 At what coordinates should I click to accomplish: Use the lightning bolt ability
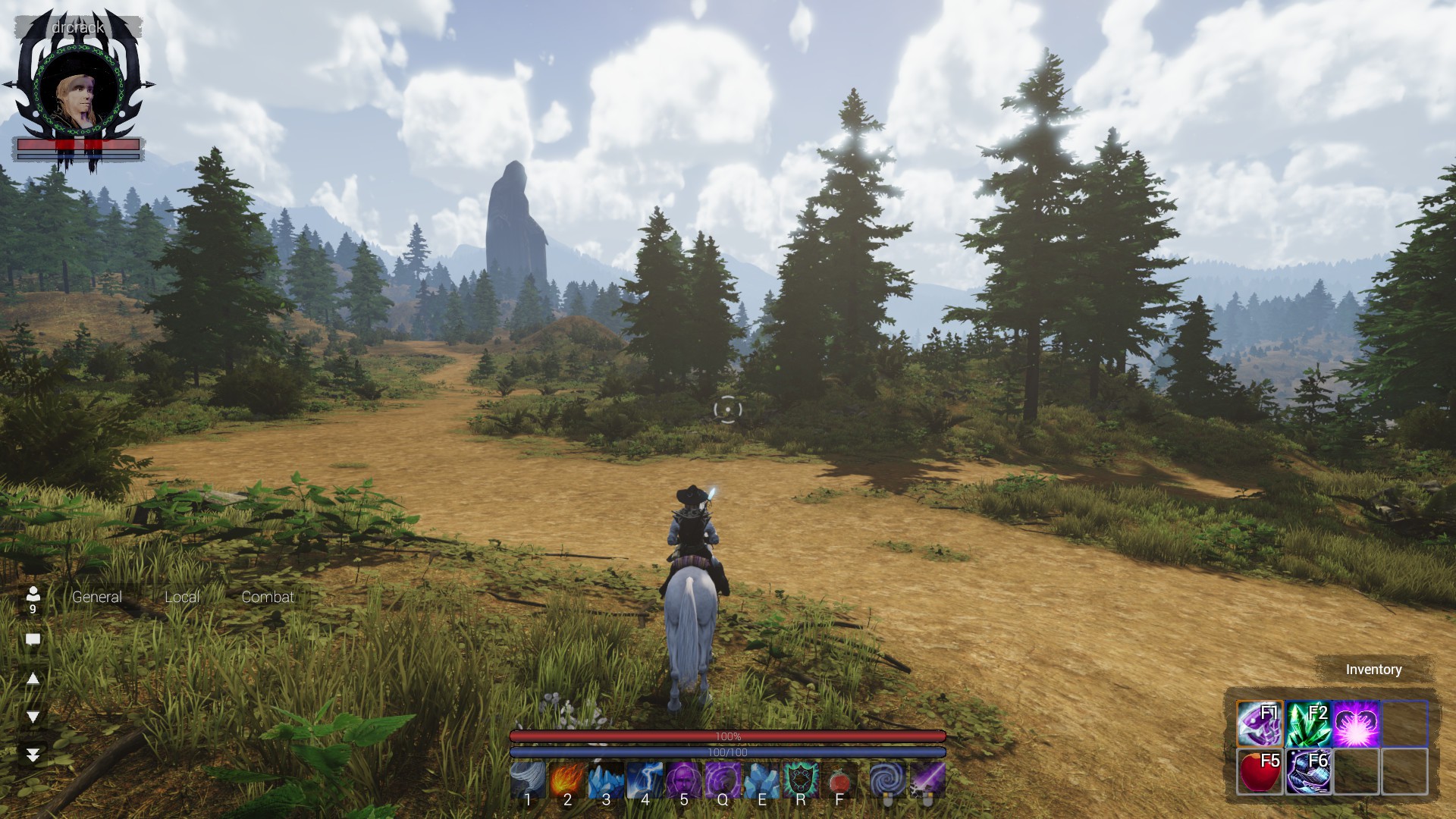click(645, 779)
